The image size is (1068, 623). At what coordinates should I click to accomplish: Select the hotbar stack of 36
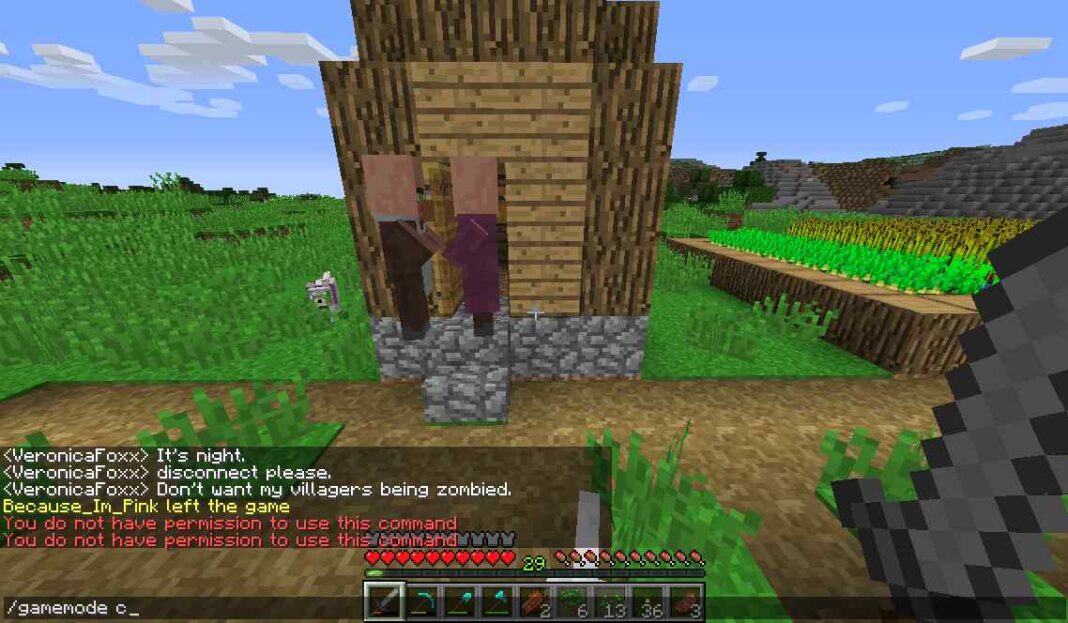[x=647, y=602]
